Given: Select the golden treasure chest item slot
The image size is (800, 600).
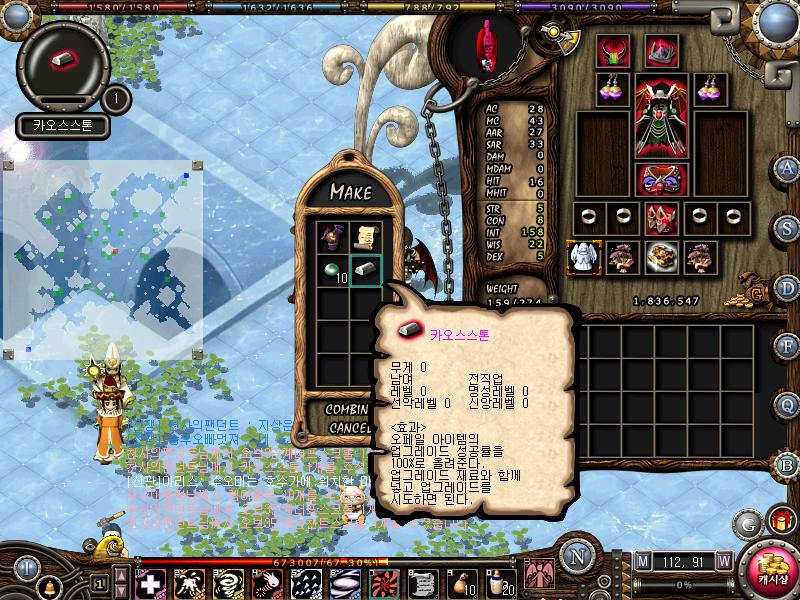Looking at the screenshot, I should [660, 257].
